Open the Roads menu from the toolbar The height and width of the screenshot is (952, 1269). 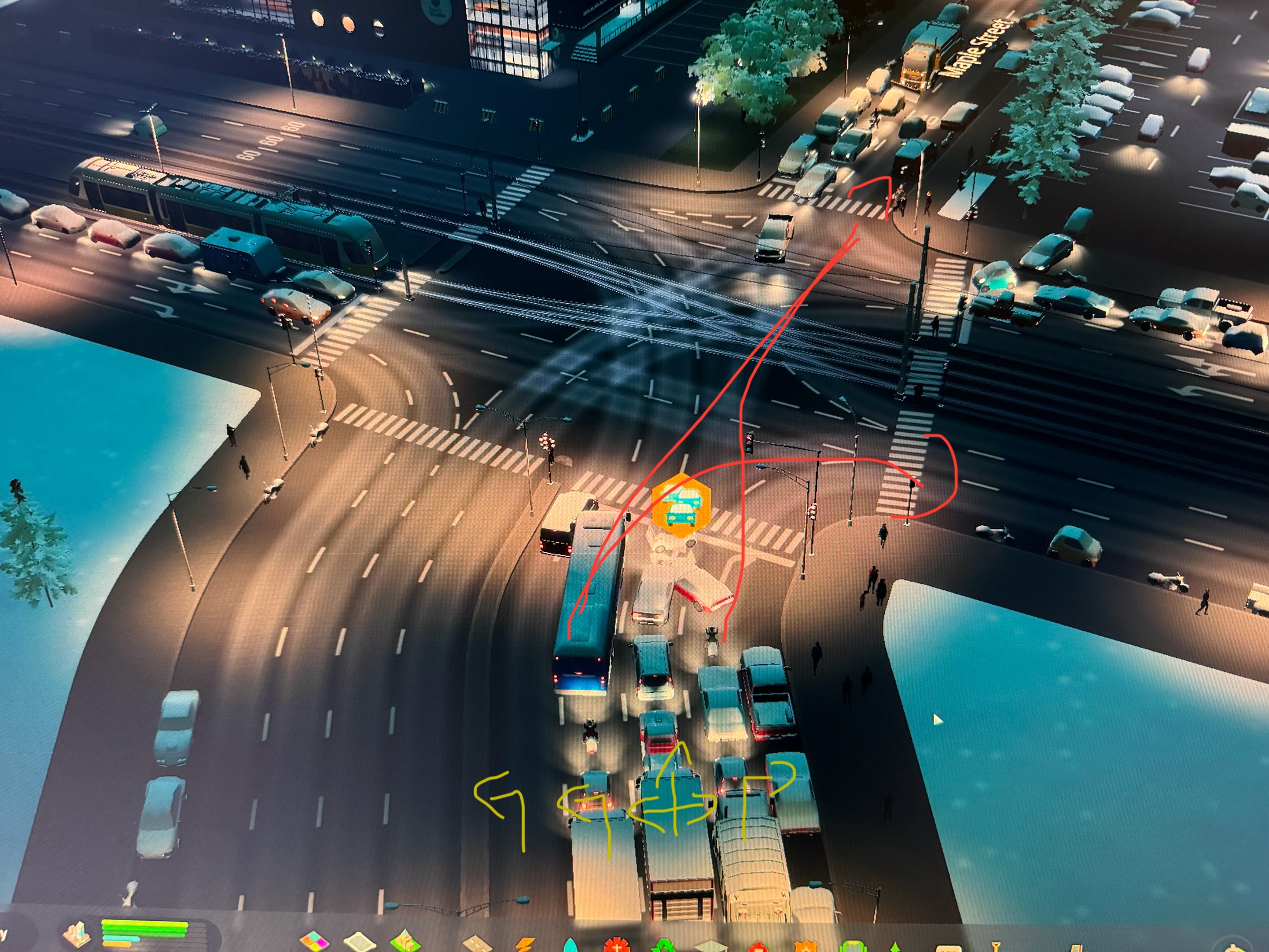click(479, 944)
